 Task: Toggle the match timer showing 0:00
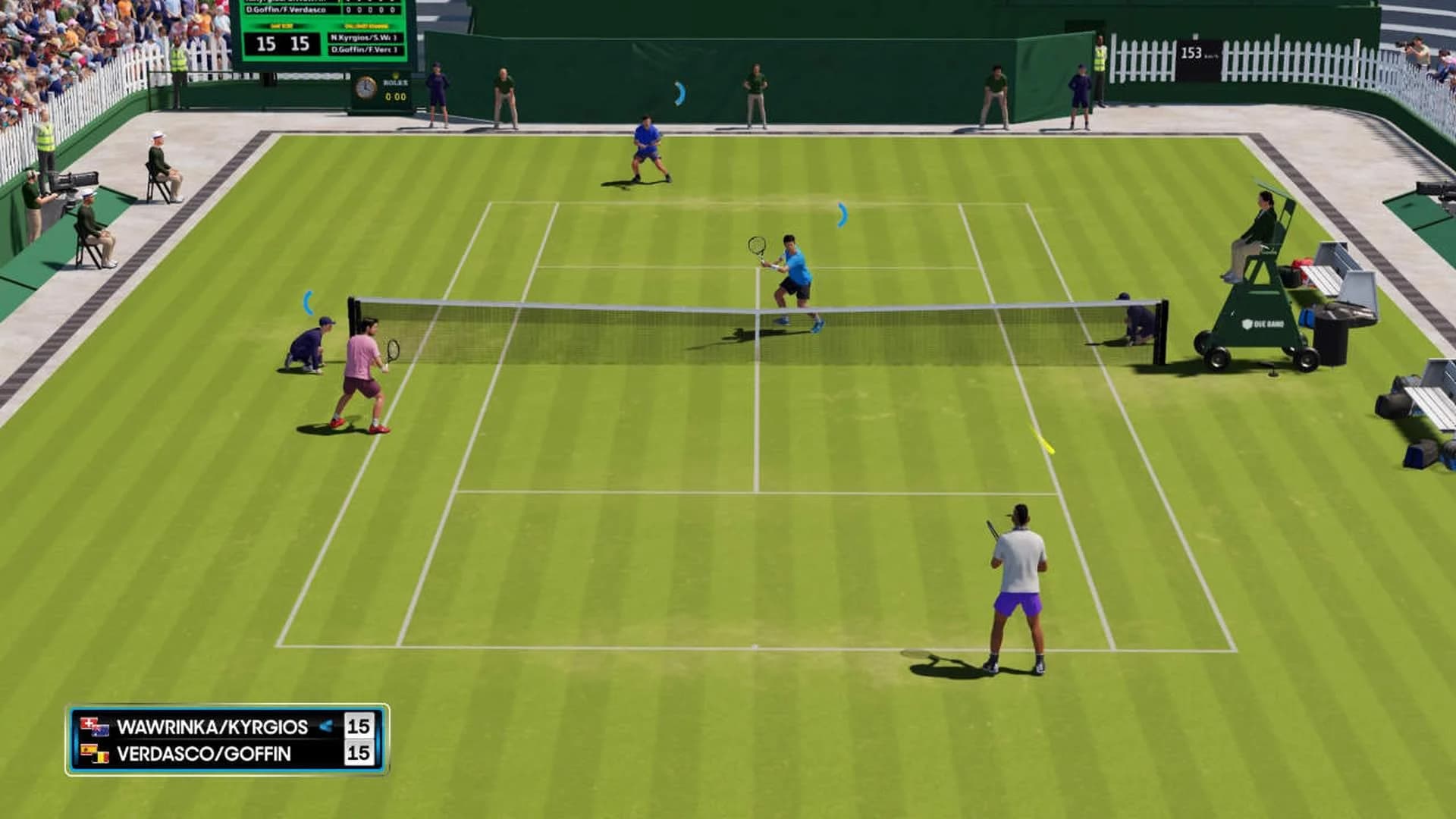[396, 96]
